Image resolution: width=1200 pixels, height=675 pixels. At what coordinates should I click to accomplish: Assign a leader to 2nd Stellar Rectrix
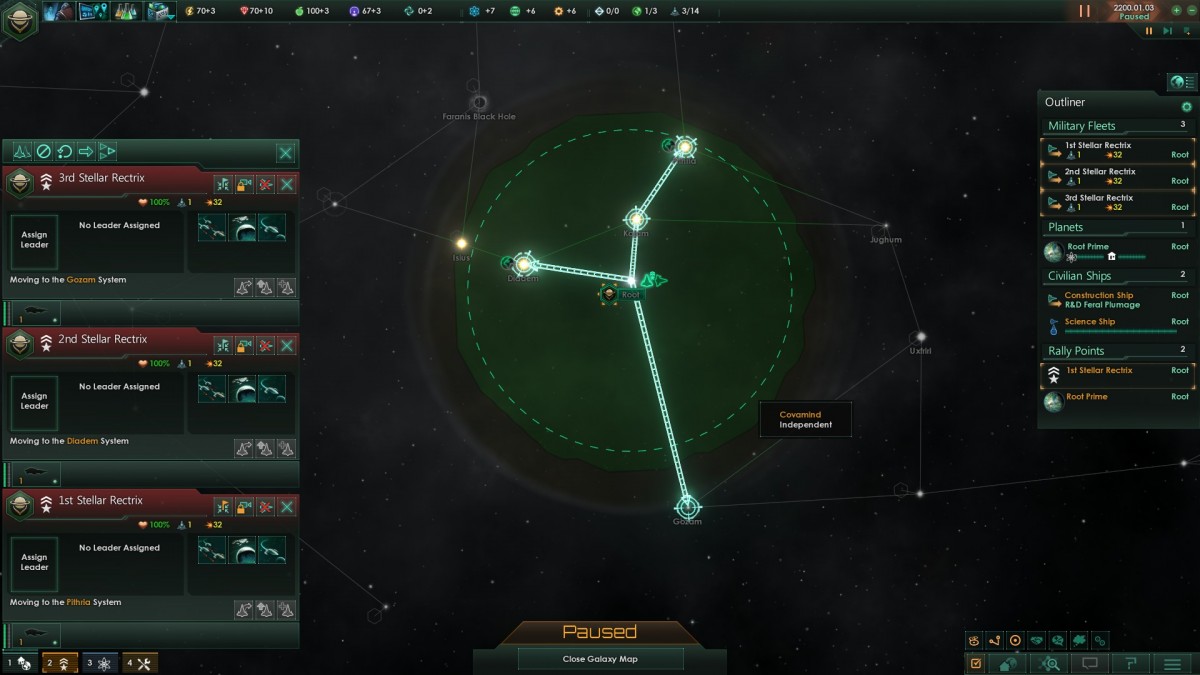(x=34, y=400)
